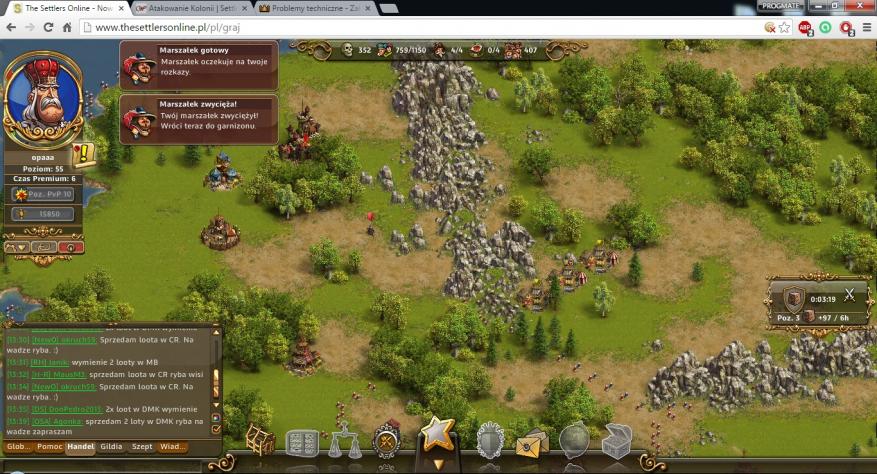
Task: Switch to the Handel chat tab
Action: point(80,447)
